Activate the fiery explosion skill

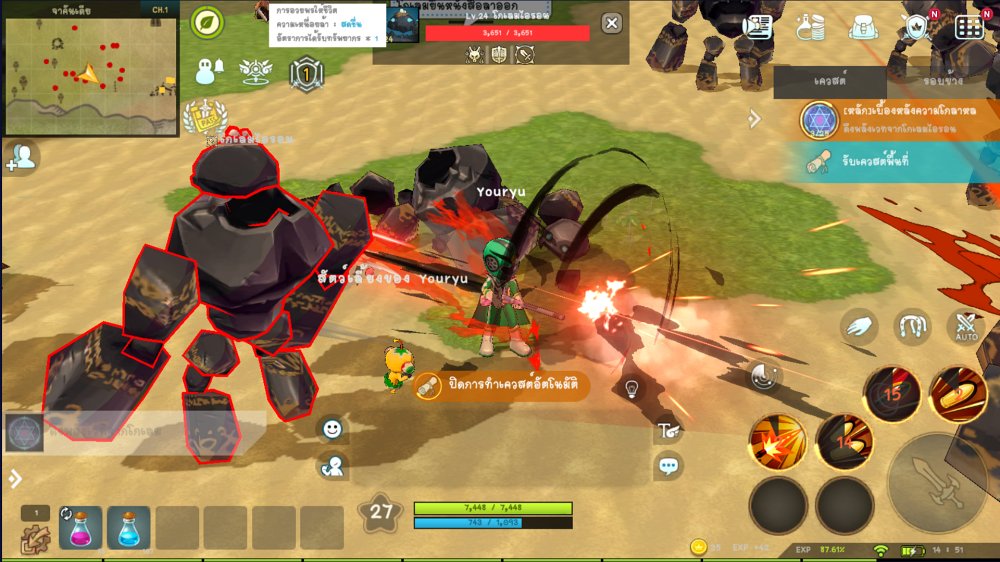pyautogui.click(x=777, y=441)
